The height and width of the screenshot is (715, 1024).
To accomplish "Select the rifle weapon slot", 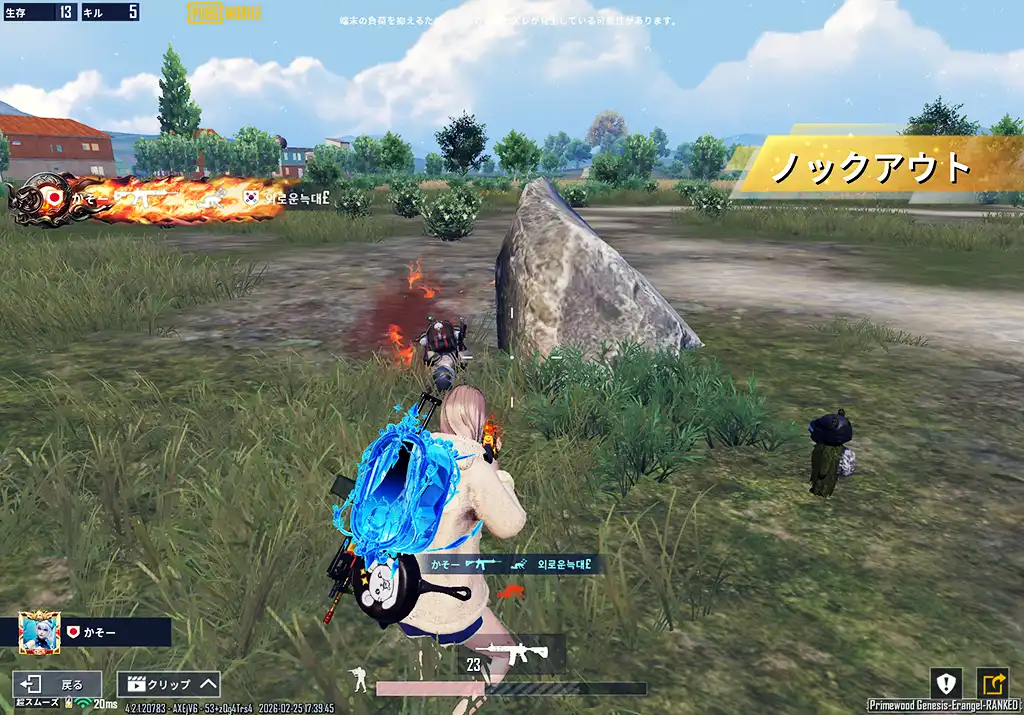I will pyautogui.click(x=519, y=653).
